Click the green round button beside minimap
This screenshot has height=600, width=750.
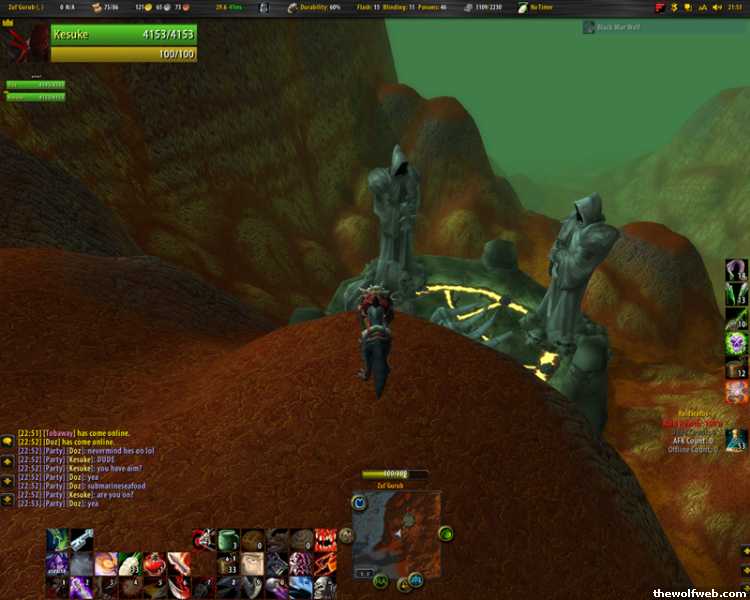(445, 533)
